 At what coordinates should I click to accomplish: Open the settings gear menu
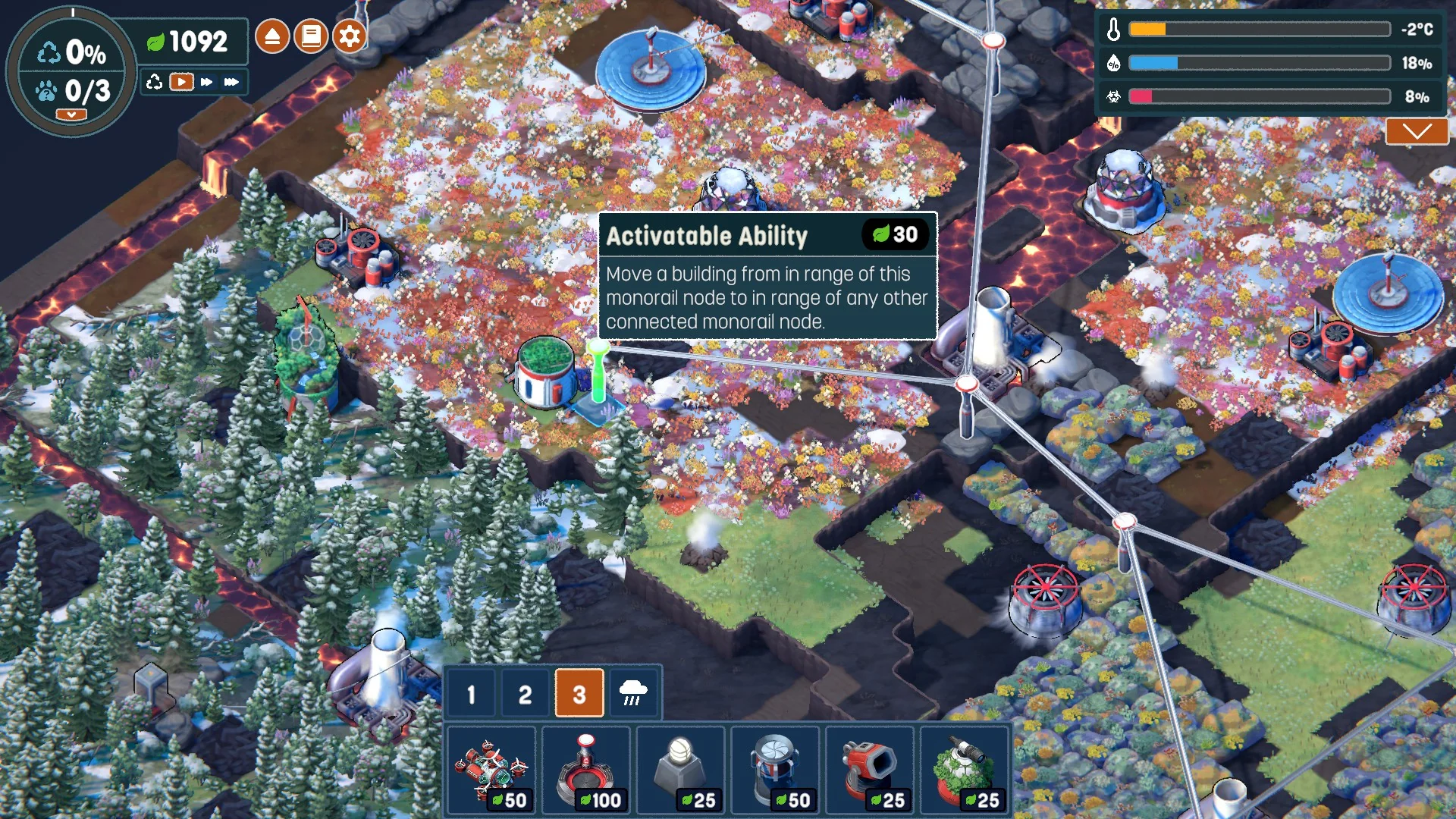[350, 36]
